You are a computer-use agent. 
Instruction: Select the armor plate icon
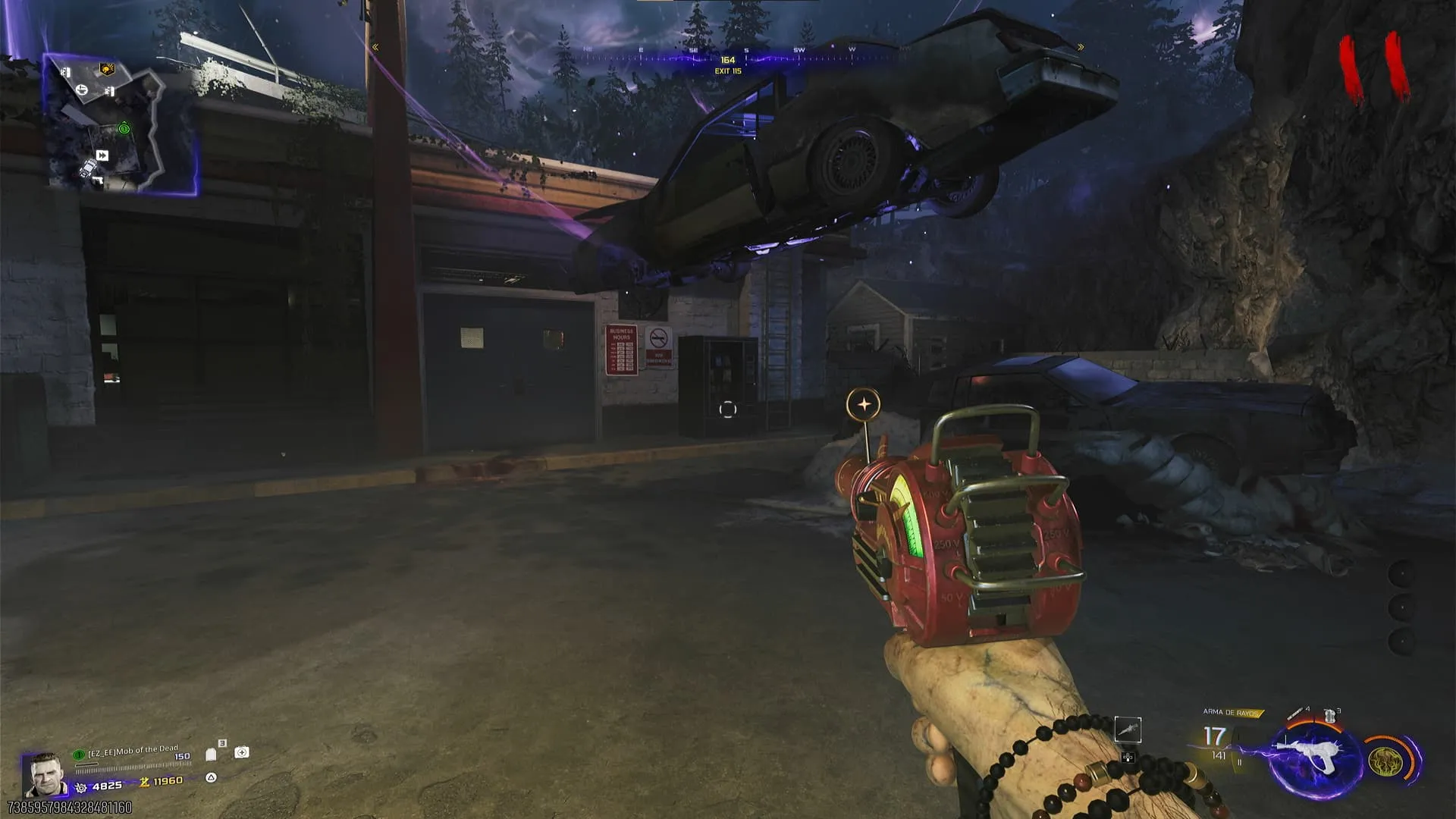click(212, 755)
